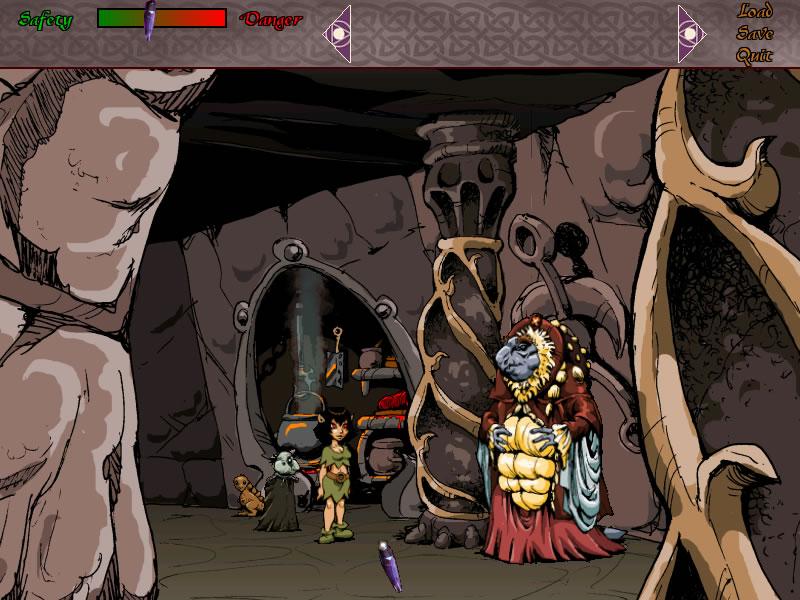Click the right eye arrow in the inventory bar

pyautogui.click(x=691, y=33)
